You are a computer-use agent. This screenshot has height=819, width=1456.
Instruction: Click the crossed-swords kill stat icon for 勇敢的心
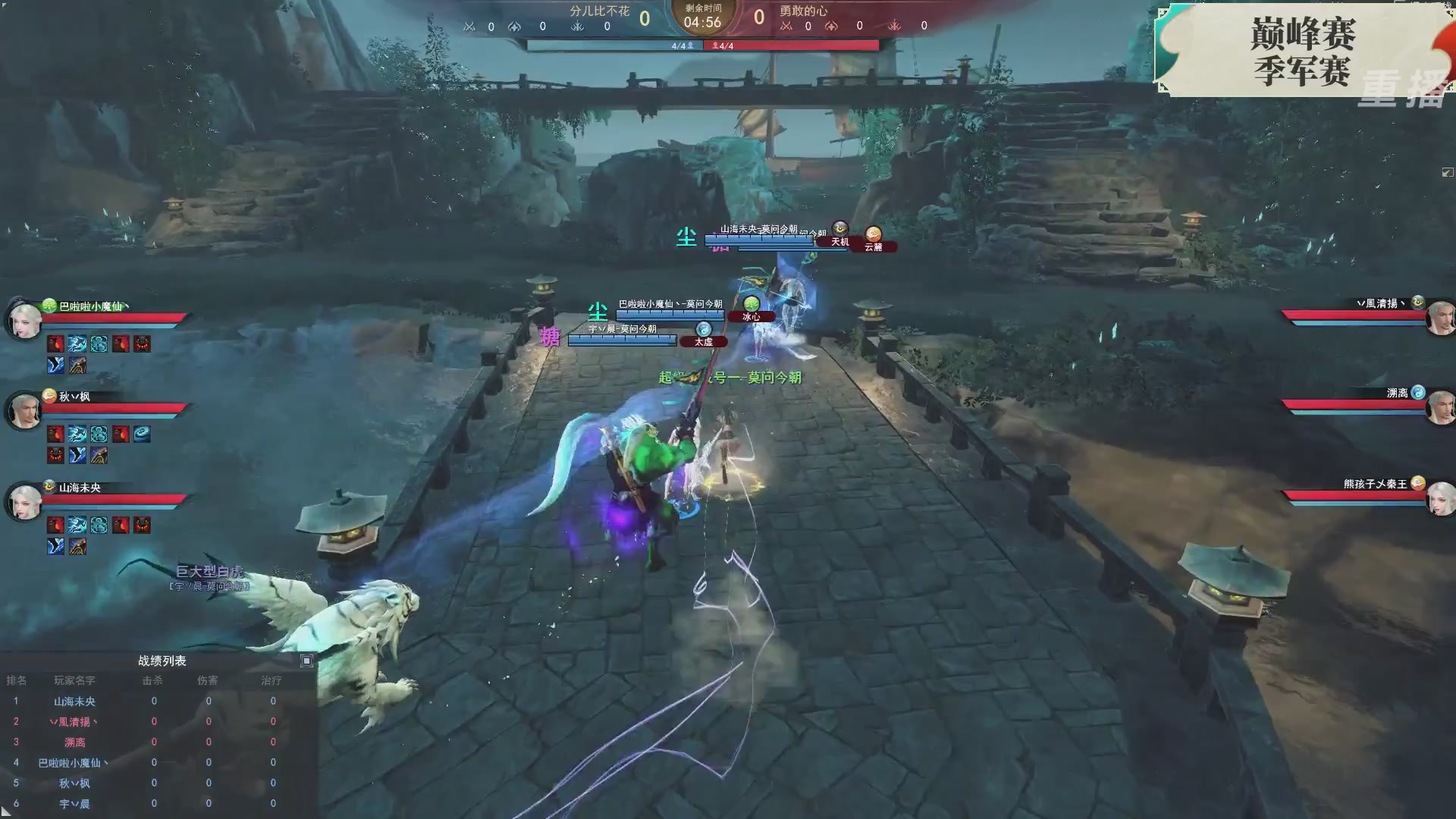785,25
